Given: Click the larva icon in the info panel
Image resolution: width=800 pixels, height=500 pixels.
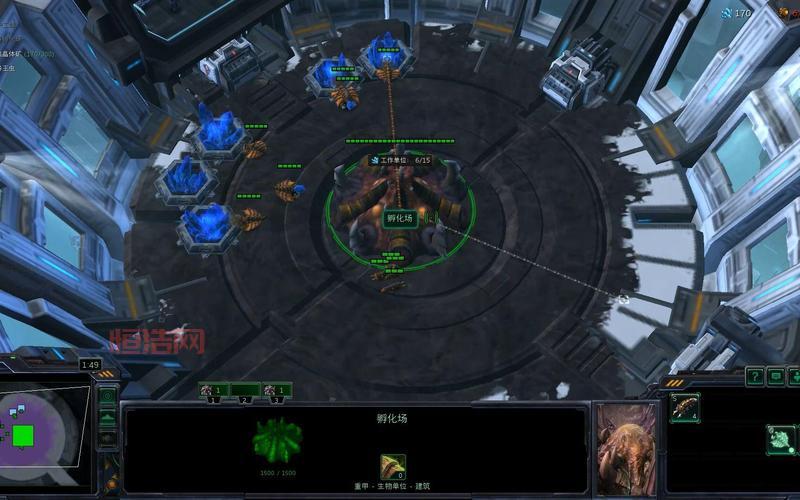Looking at the screenshot, I should pyautogui.click(x=392, y=466).
